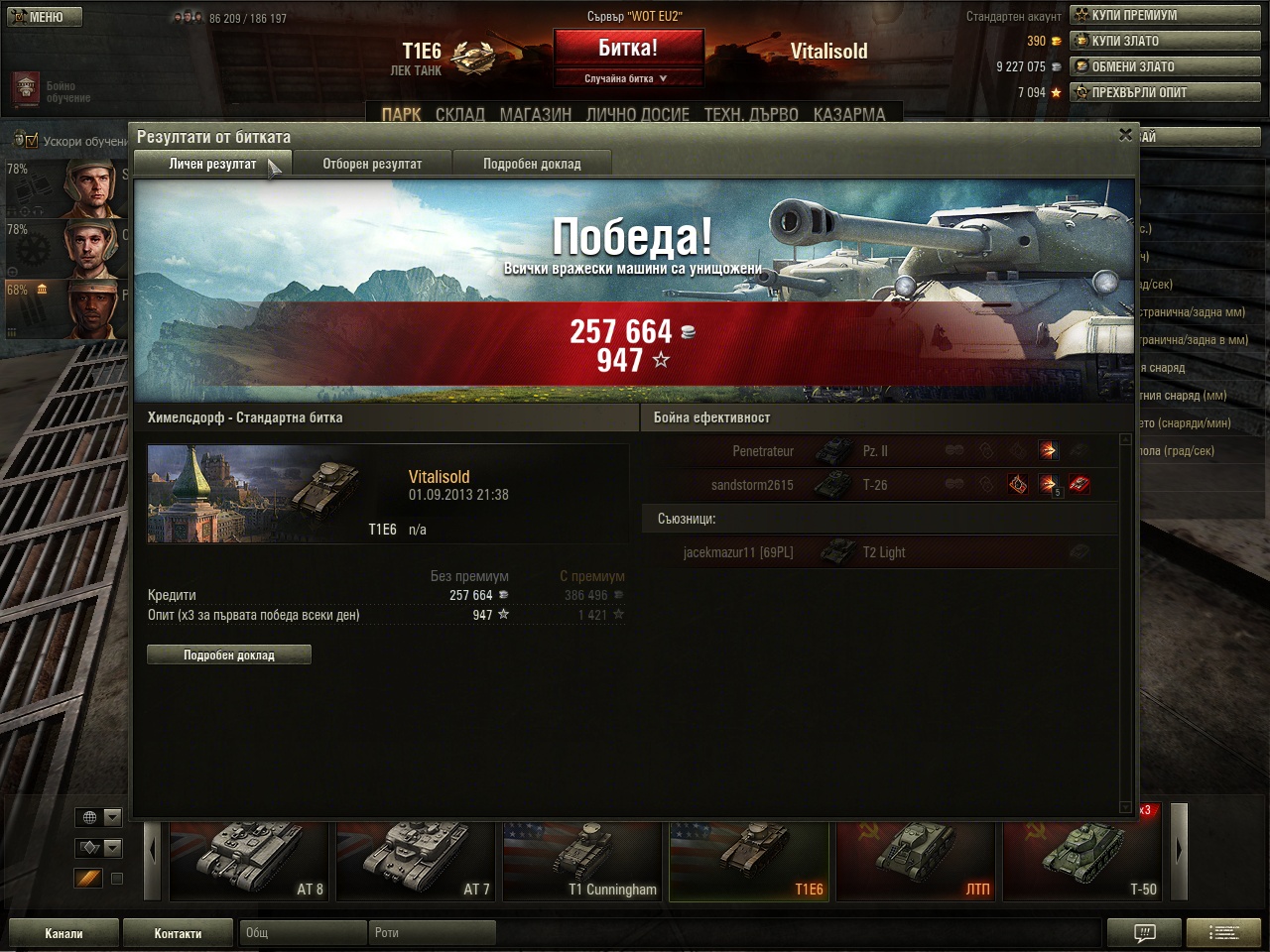The image size is (1270, 952).
Task: Switch to Отборен резултат tab
Action: click(372, 164)
